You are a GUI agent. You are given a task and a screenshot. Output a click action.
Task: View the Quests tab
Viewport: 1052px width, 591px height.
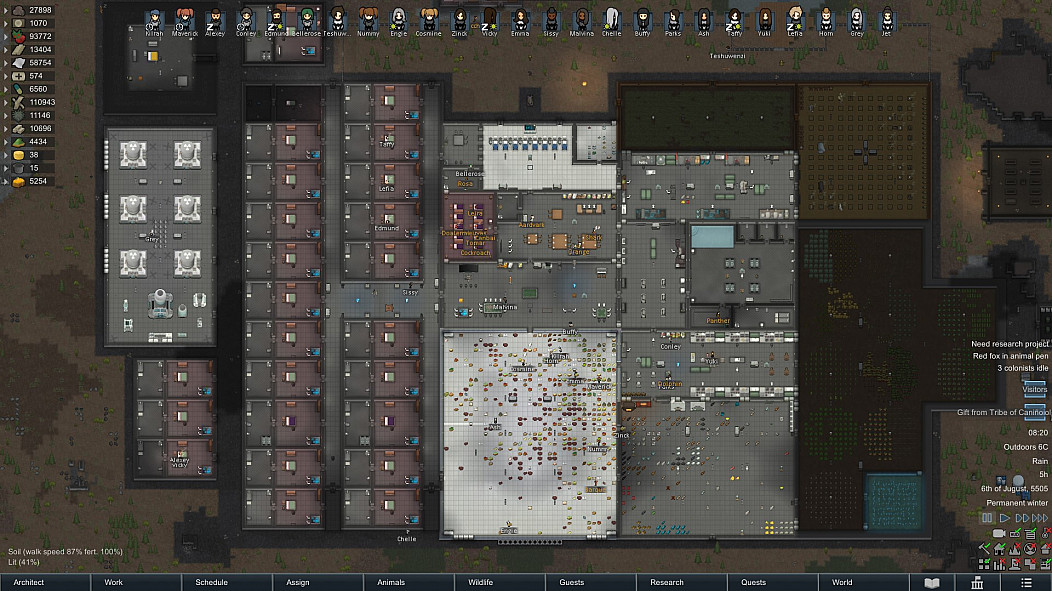pyautogui.click(x=753, y=582)
